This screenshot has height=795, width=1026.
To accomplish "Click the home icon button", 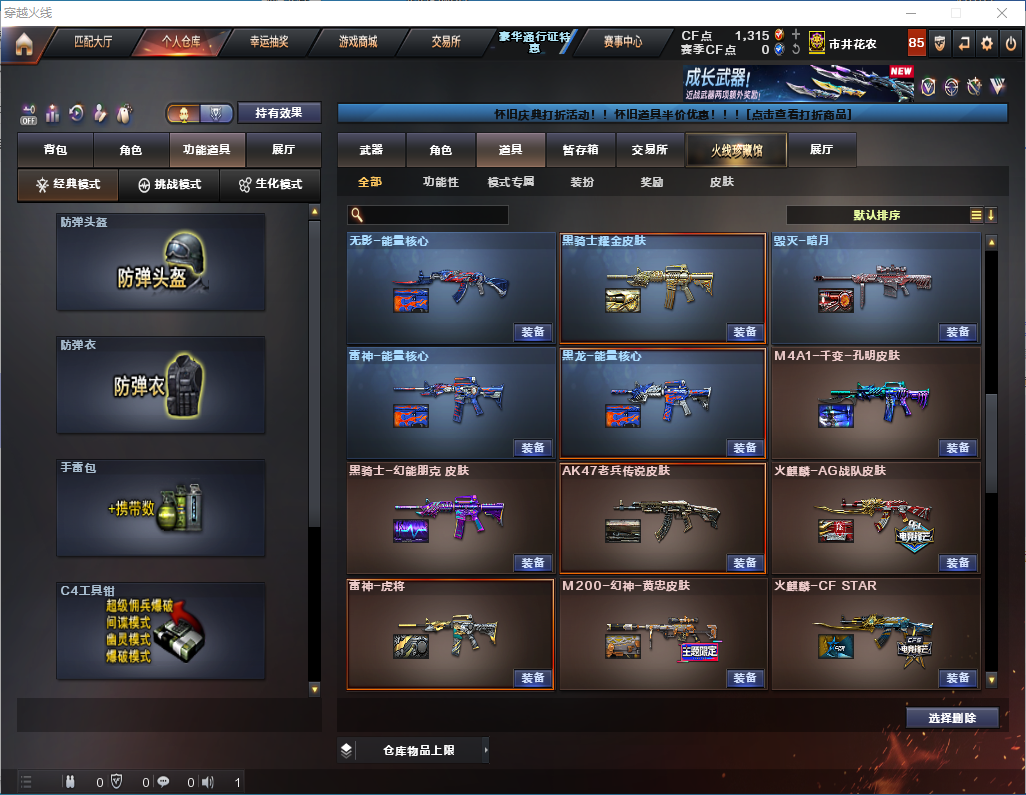I will click(23, 43).
